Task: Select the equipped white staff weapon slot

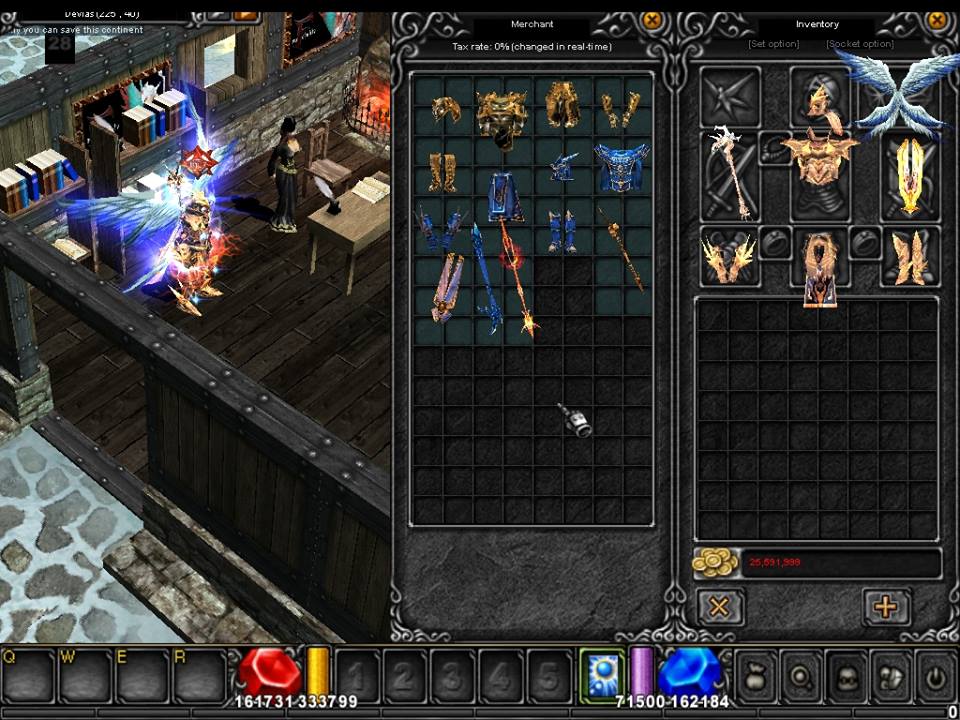Action: [728, 178]
